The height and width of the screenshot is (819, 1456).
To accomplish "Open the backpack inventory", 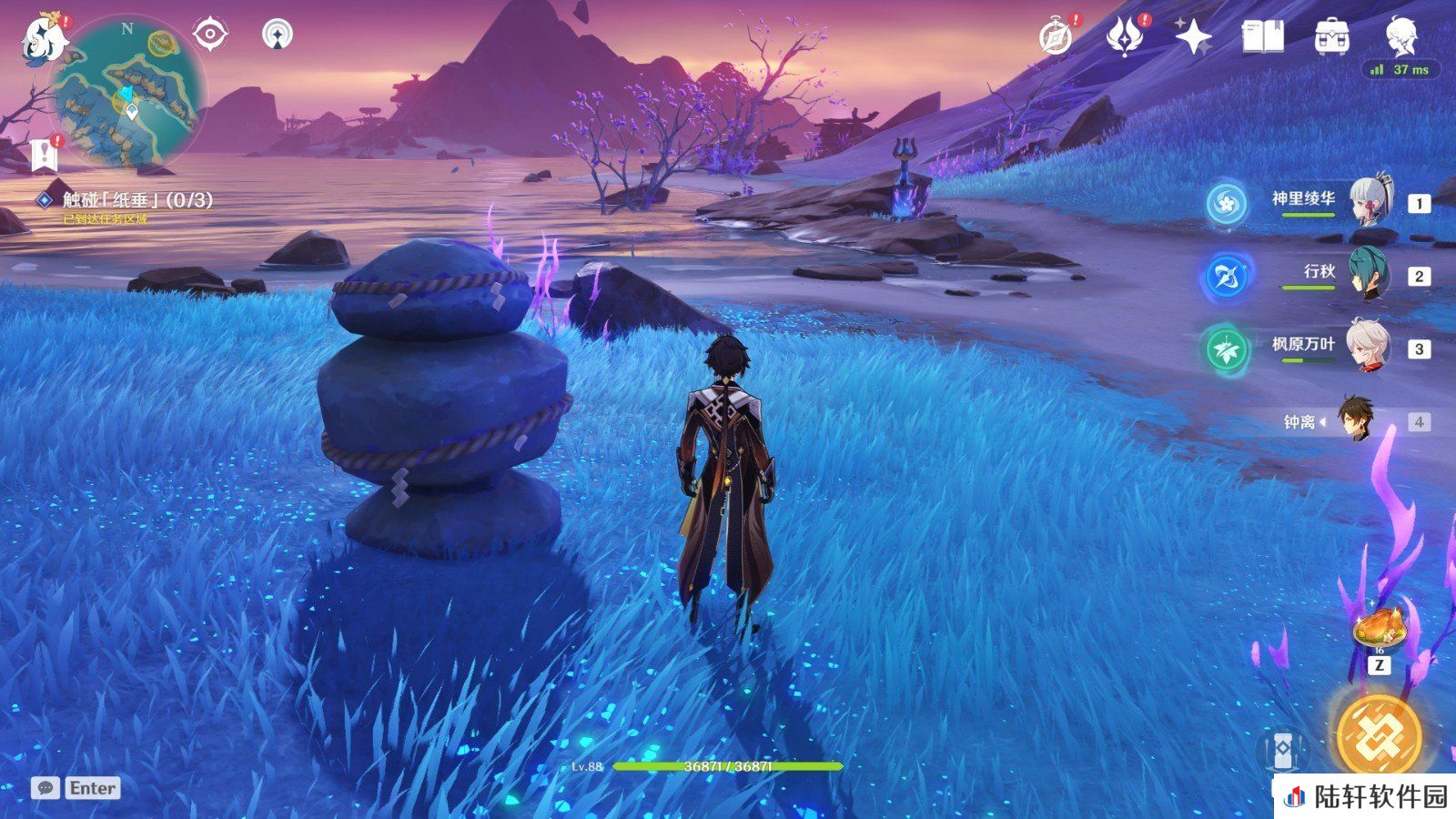I will click(x=1332, y=38).
